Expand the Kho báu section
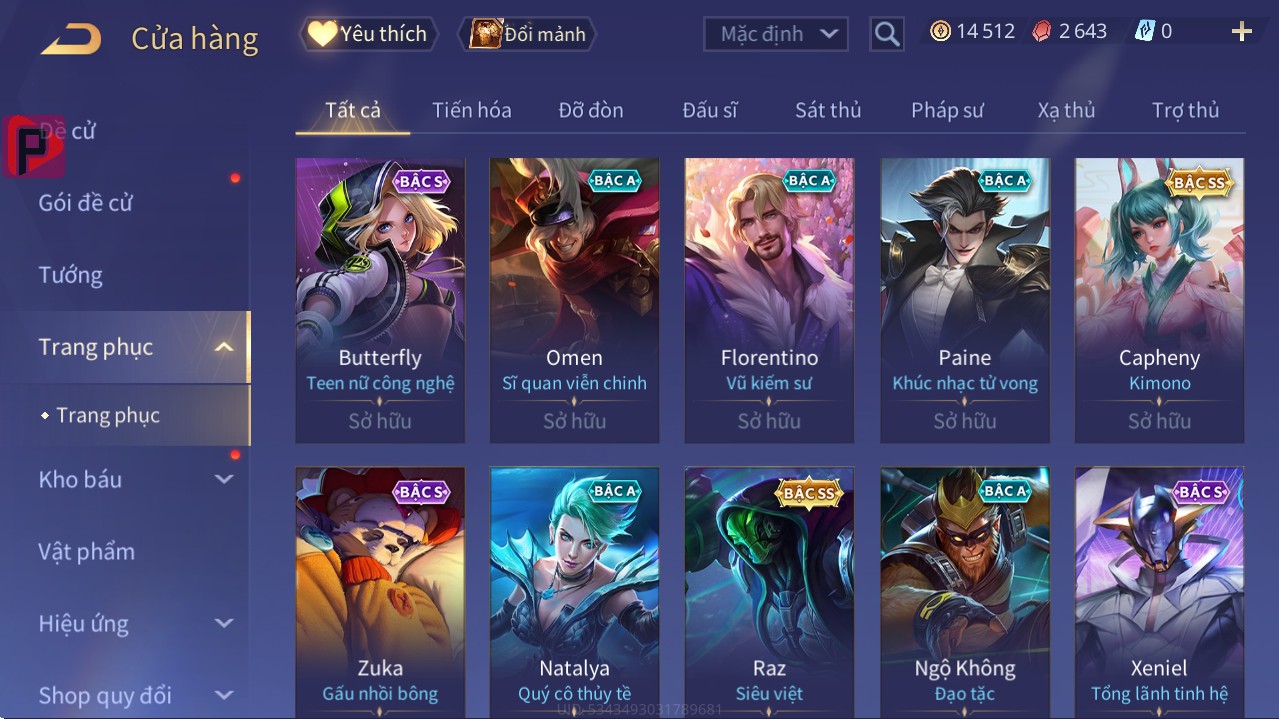This screenshot has width=1279, height=719. [135, 480]
